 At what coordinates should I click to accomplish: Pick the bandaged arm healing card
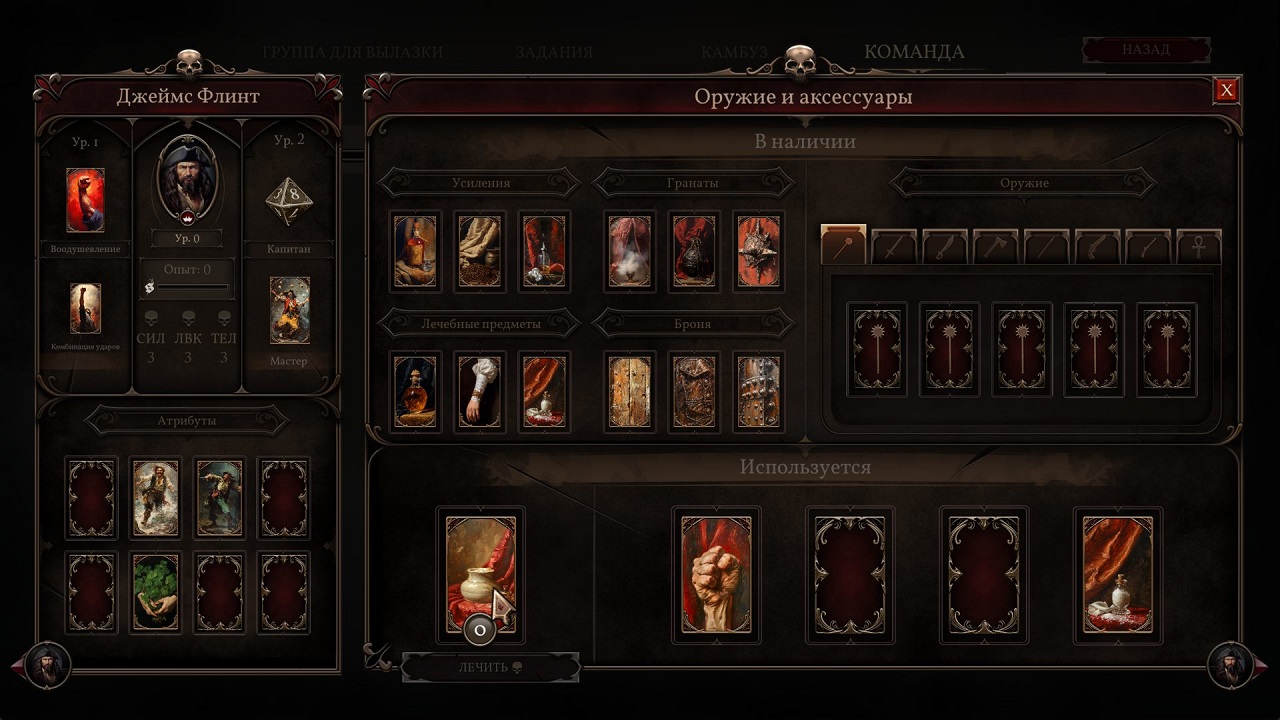point(479,391)
